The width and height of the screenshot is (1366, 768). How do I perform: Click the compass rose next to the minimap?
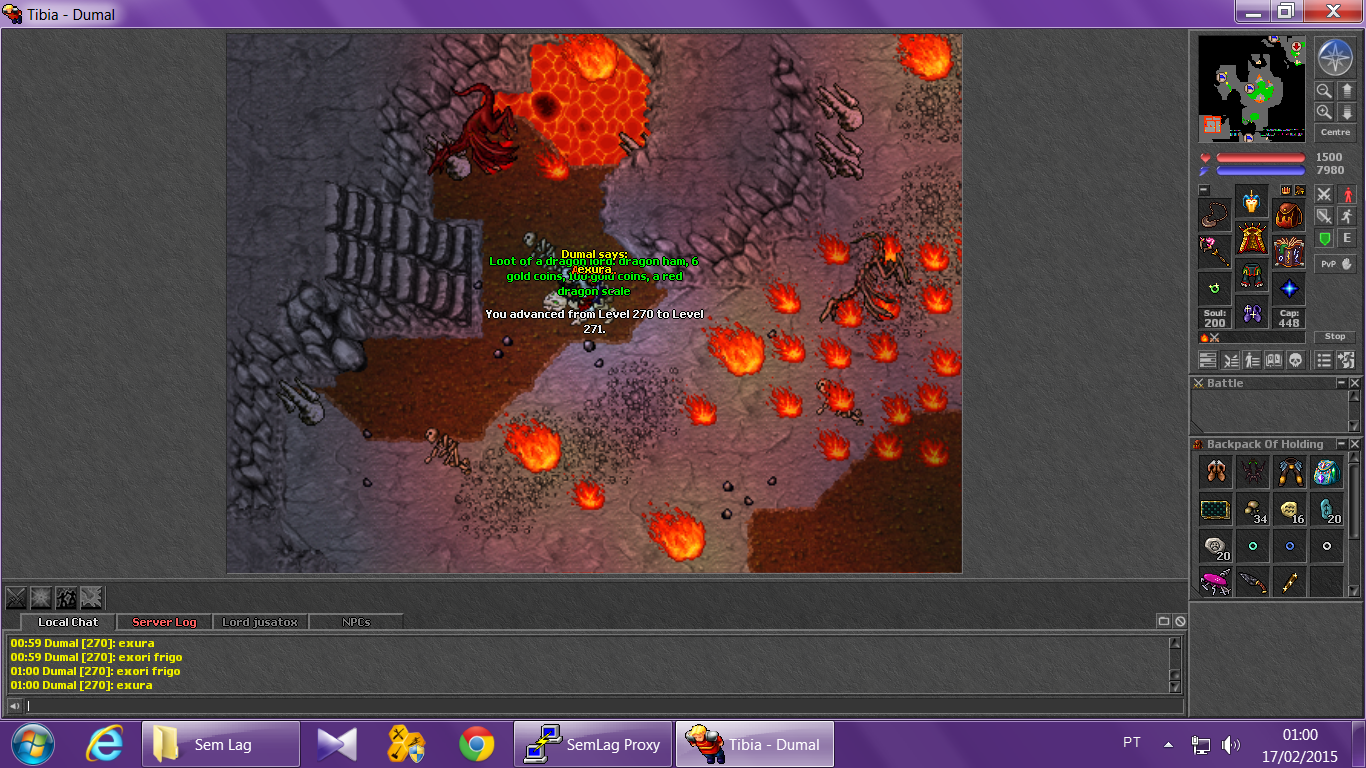1335,57
